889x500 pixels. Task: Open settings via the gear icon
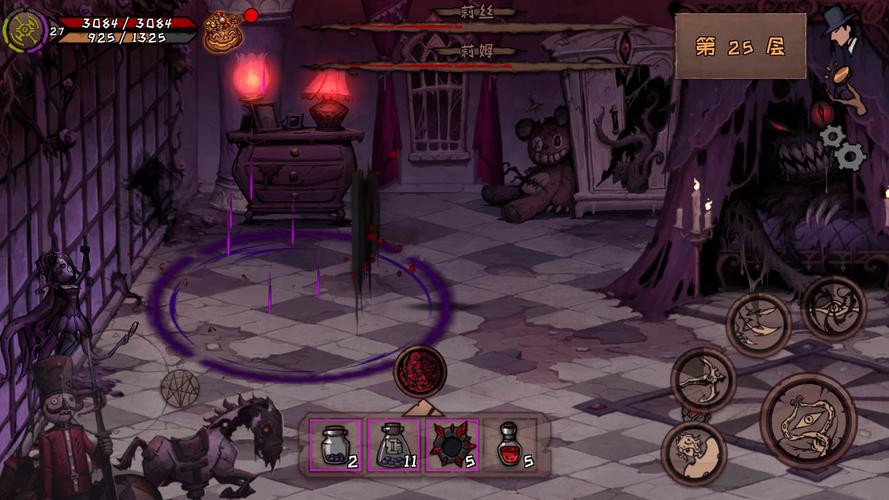[841, 146]
